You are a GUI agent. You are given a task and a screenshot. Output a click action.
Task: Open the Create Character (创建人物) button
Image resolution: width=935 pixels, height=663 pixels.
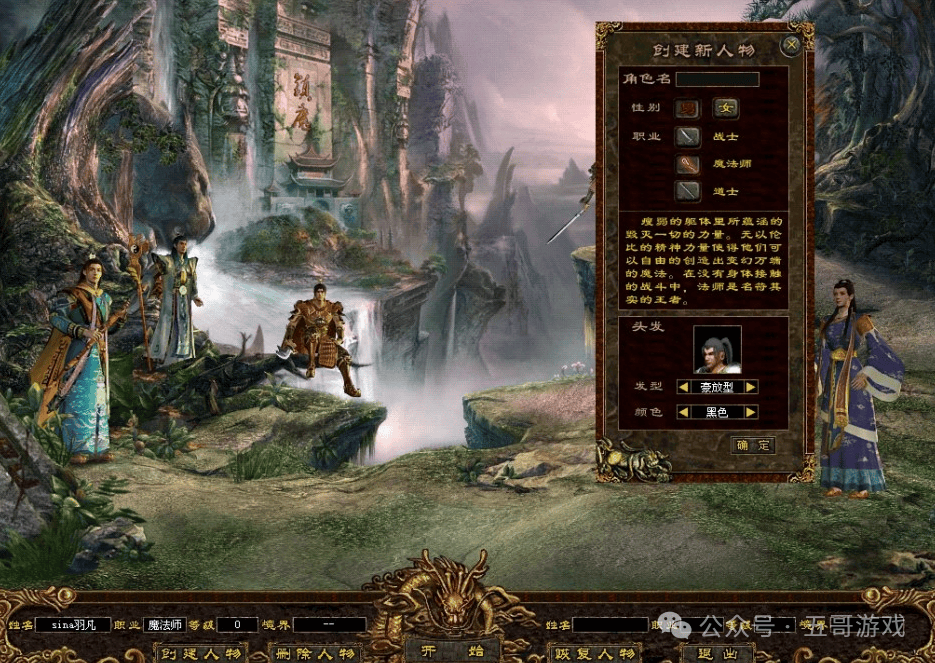pyautogui.click(x=202, y=654)
